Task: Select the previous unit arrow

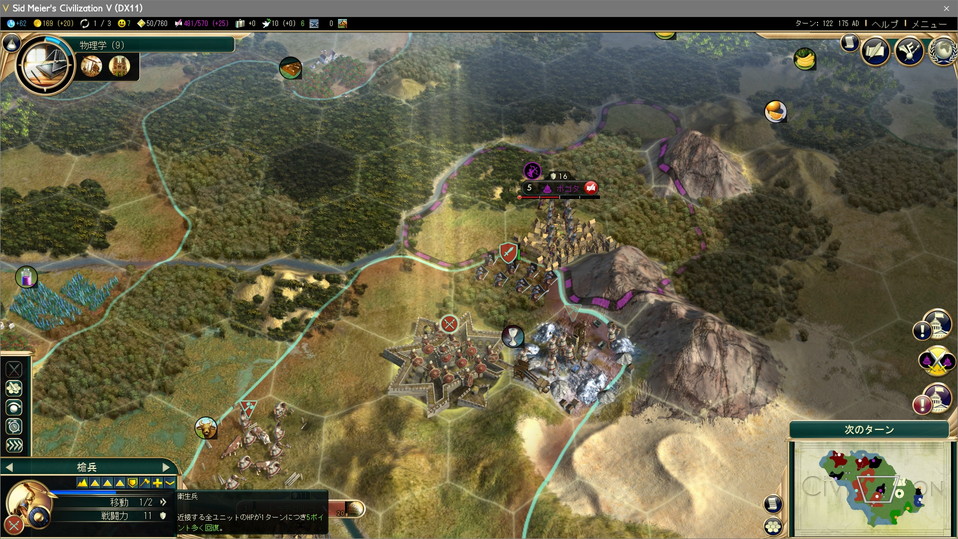Action: pyautogui.click(x=8, y=467)
